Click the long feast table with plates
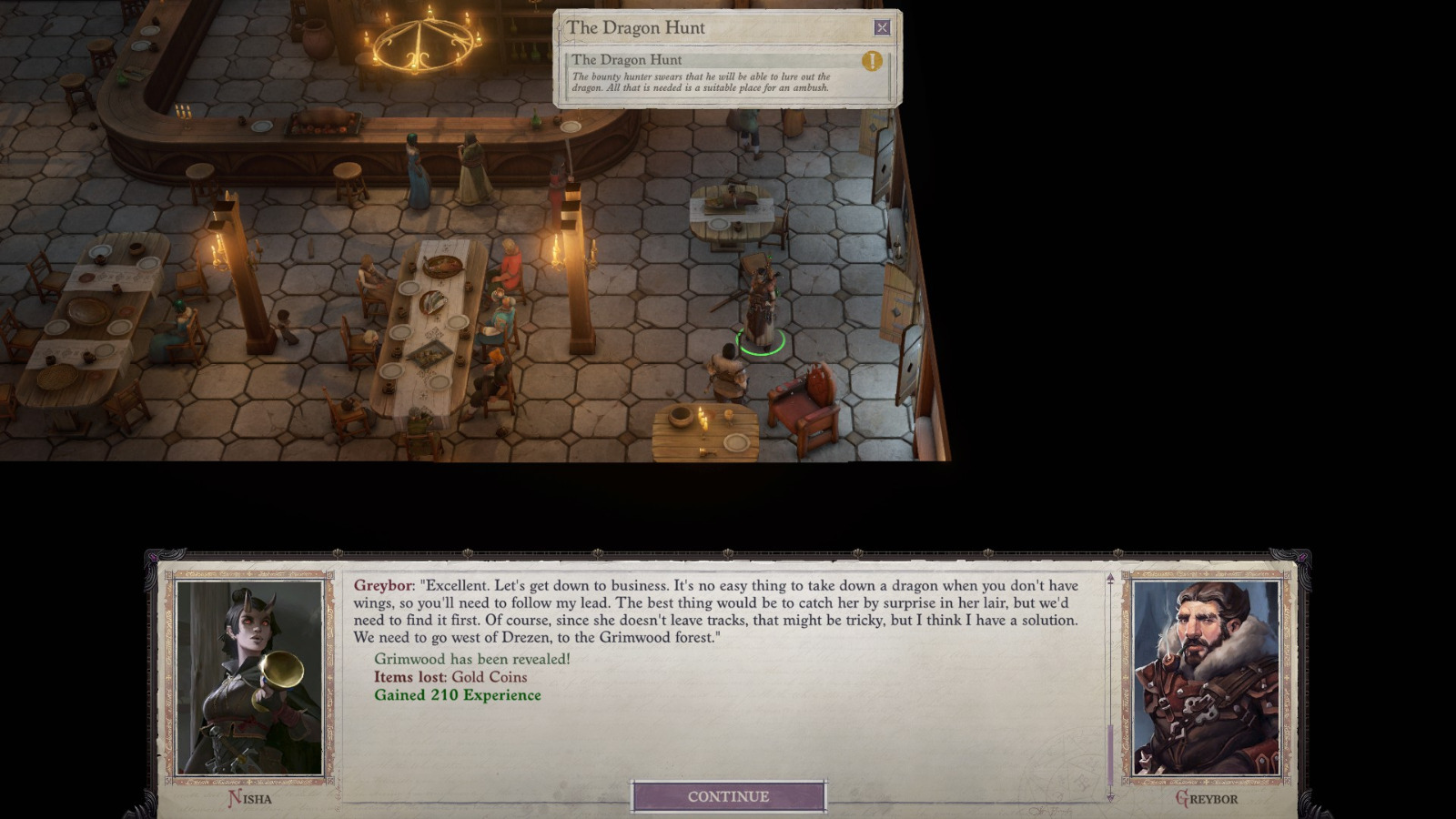 tap(428, 318)
